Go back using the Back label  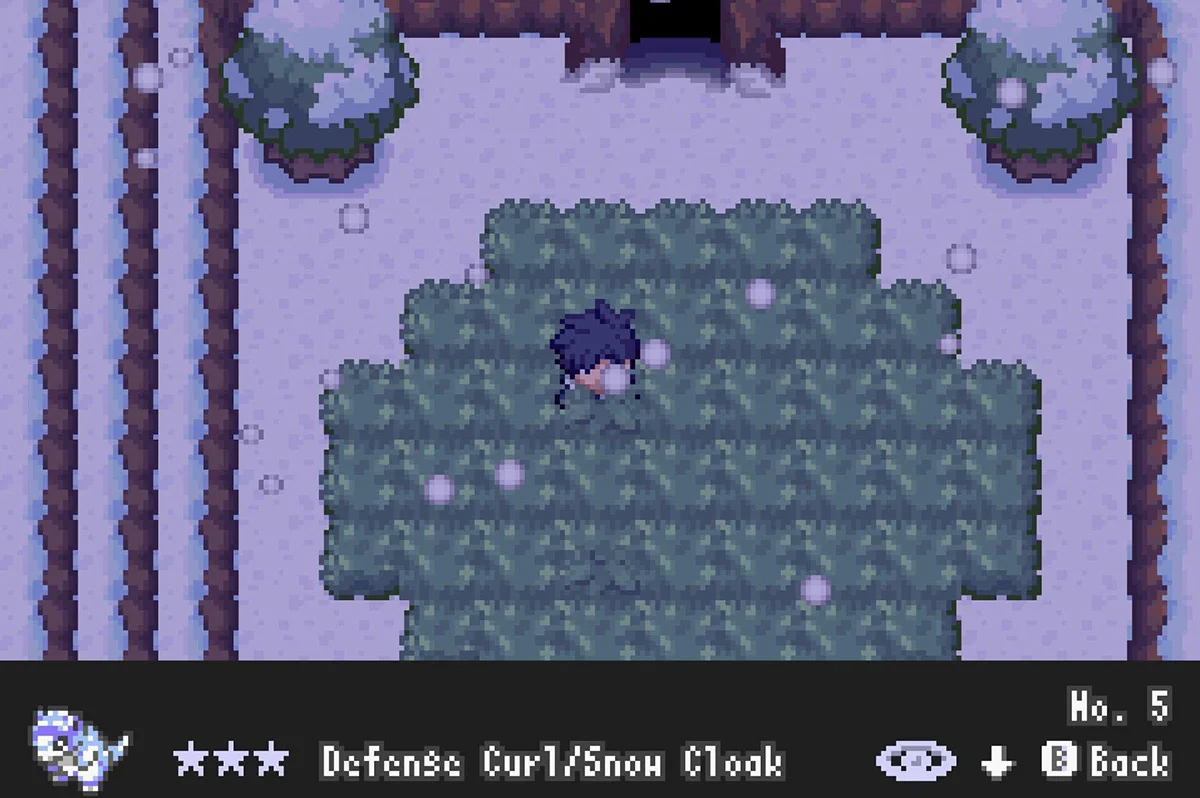click(1129, 761)
